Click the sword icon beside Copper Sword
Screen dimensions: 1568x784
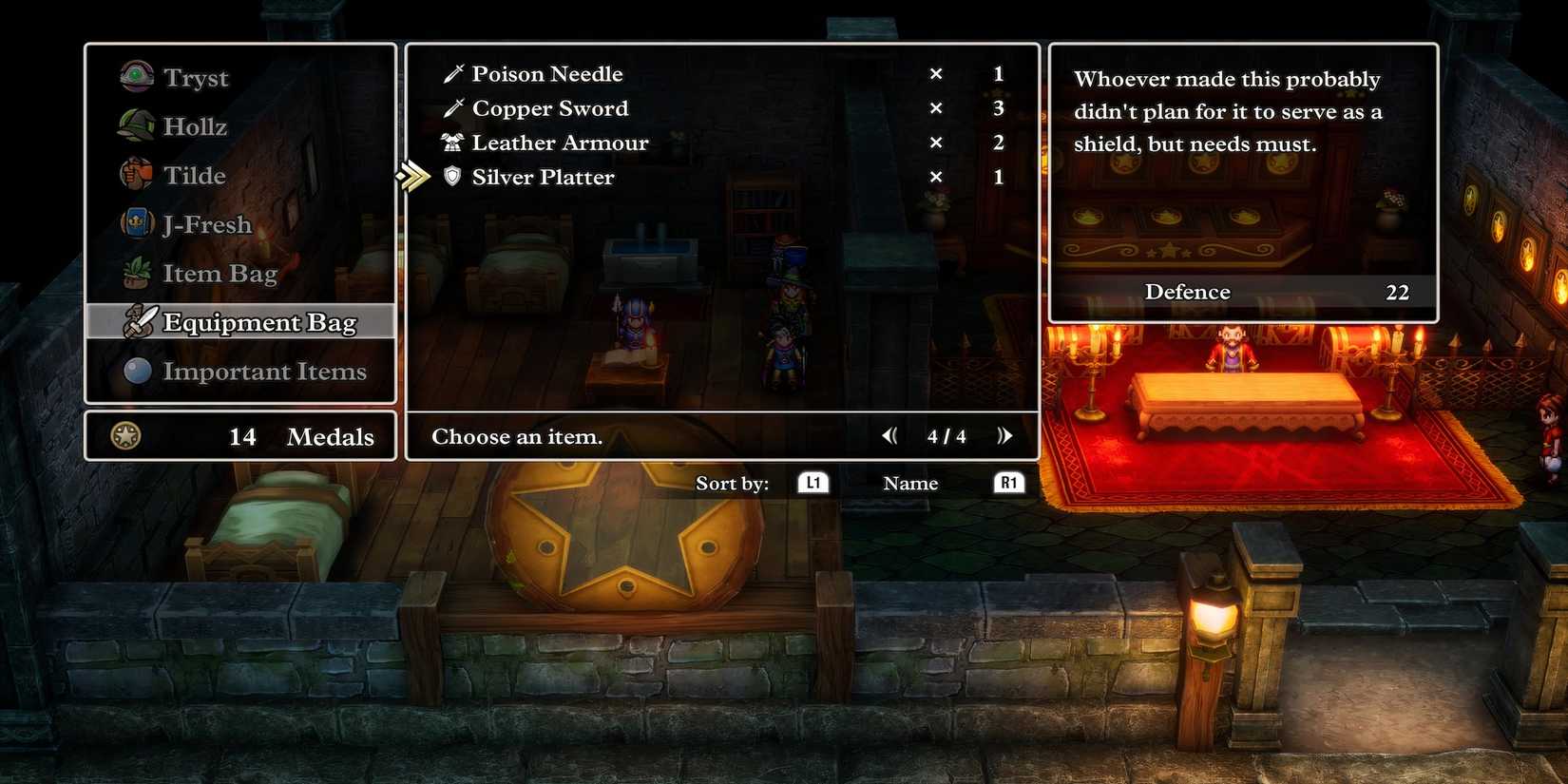[x=452, y=106]
